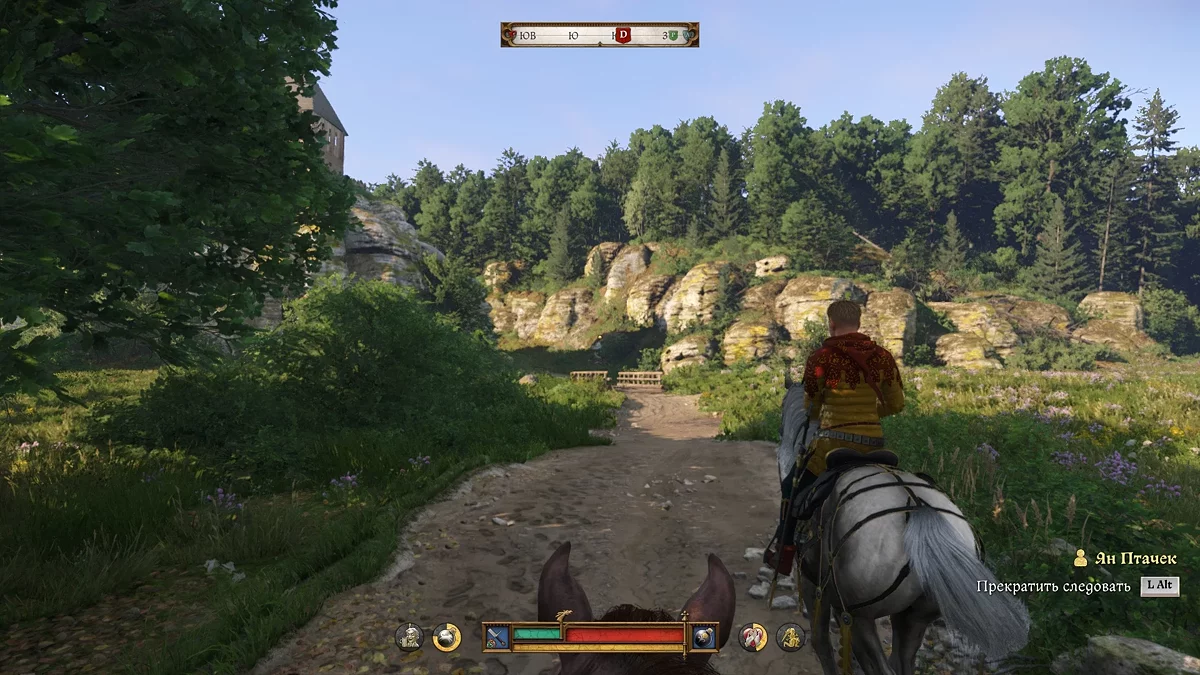Click the dark pouch slot beside the health bar
The image size is (1200, 675).
704,637
